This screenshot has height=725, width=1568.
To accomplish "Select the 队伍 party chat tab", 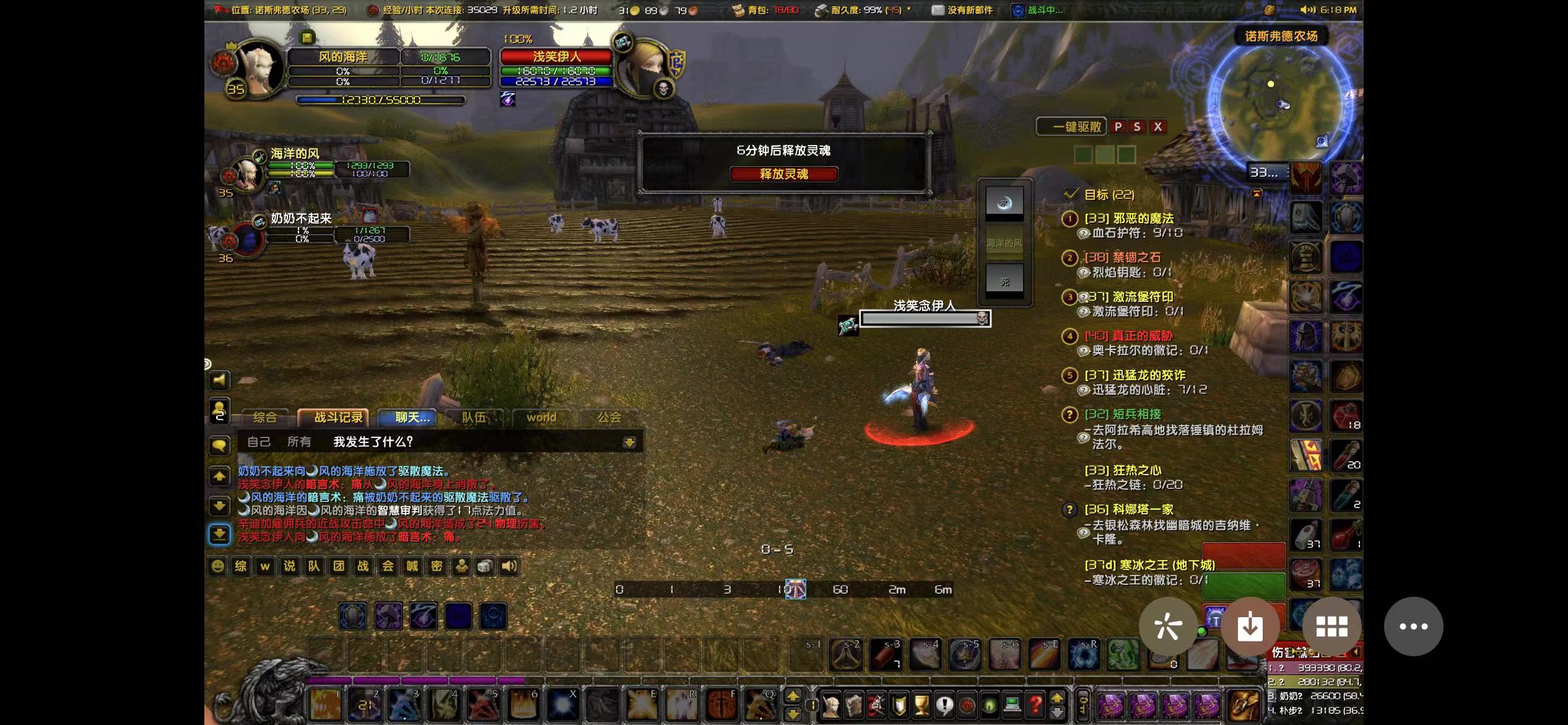I will click(474, 418).
